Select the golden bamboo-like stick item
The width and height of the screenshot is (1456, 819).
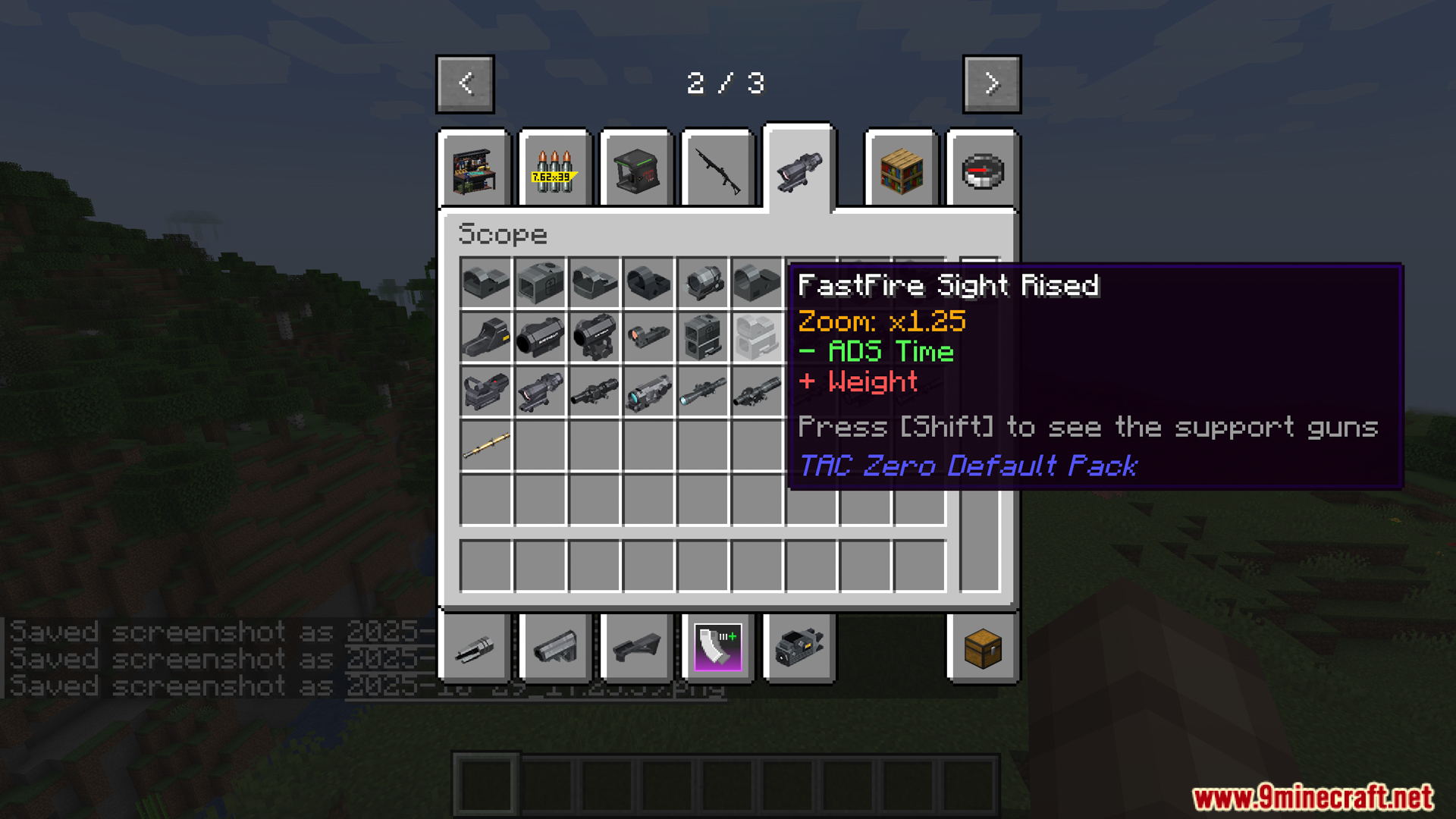tap(486, 447)
